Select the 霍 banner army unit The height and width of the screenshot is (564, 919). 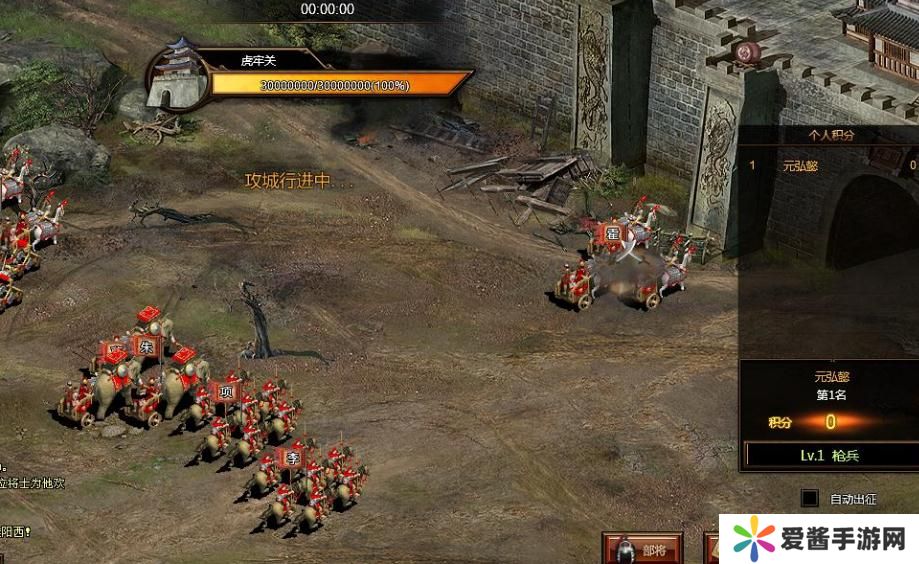(612, 236)
